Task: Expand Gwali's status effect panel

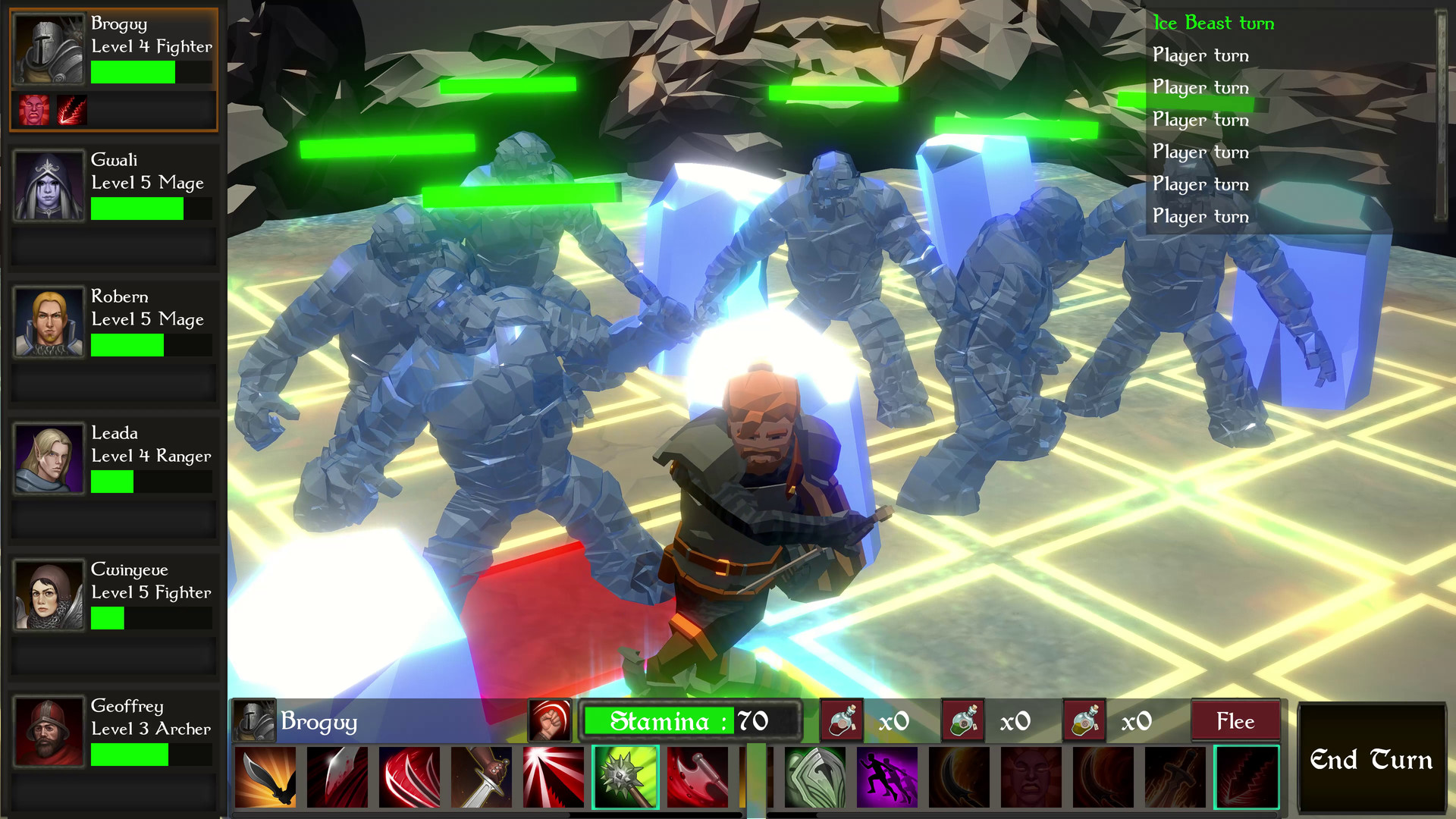Action: point(114,246)
